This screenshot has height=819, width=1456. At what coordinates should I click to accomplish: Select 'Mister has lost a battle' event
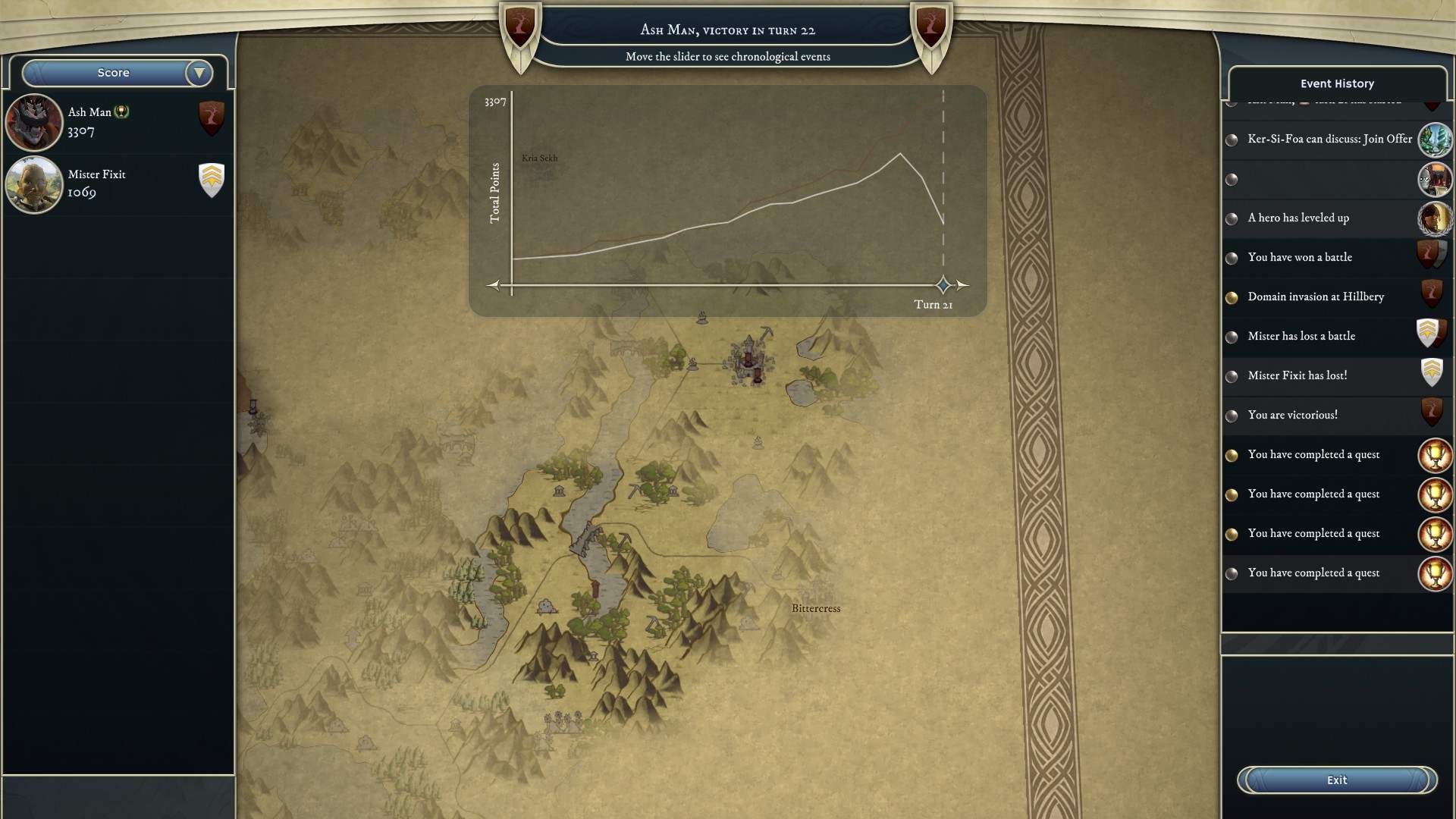click(x=1301, y=336)
